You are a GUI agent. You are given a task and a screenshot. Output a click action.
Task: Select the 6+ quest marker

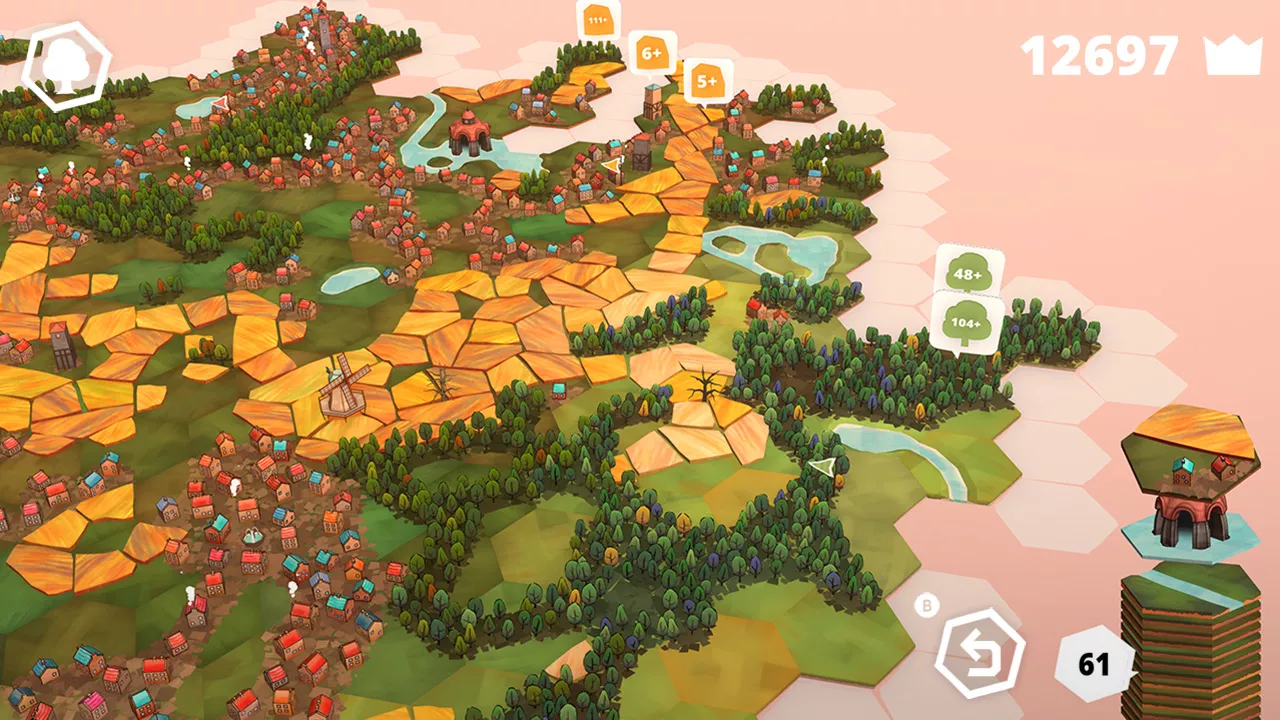[x=652, y=52]
